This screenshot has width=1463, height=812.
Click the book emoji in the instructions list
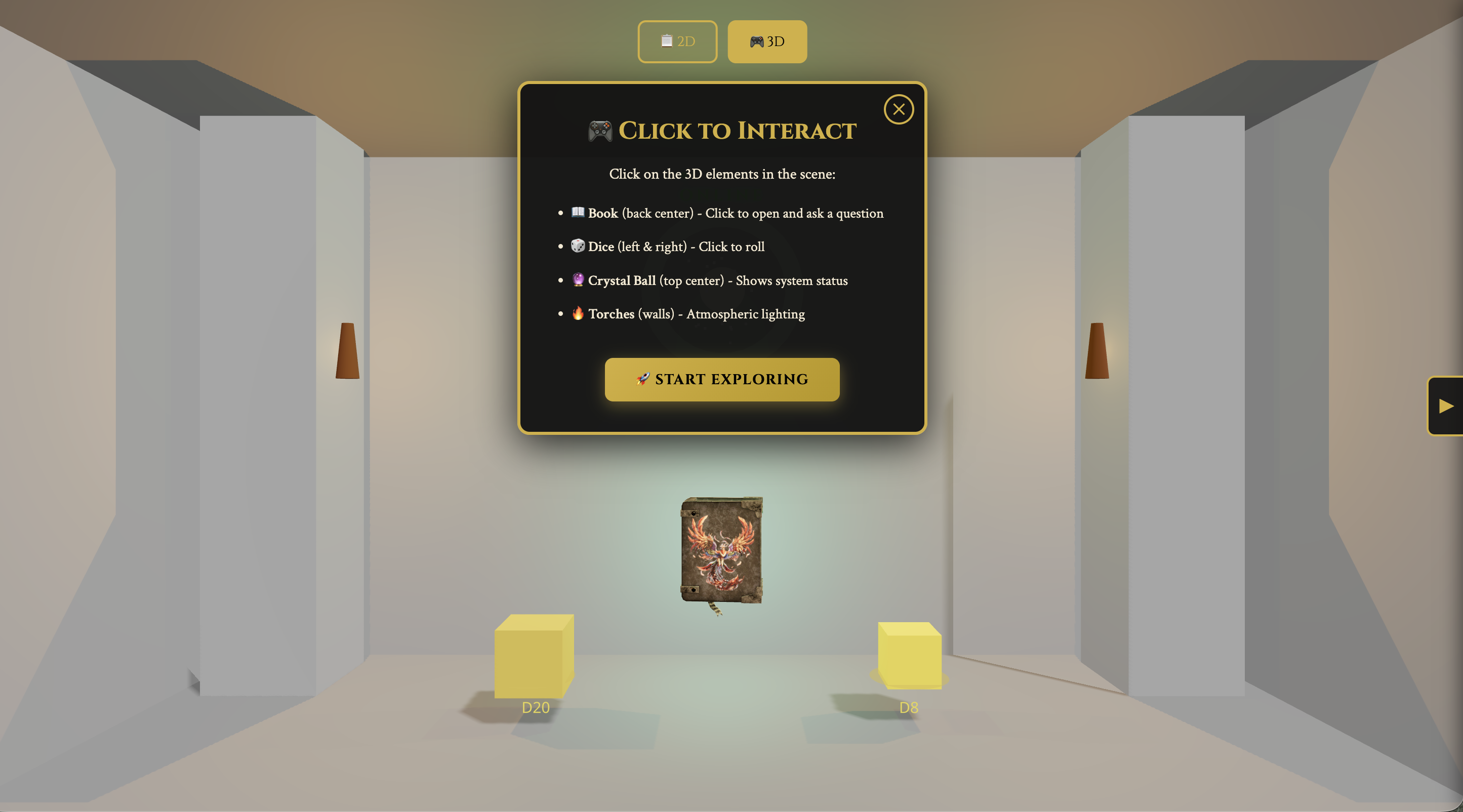point(577,213)
